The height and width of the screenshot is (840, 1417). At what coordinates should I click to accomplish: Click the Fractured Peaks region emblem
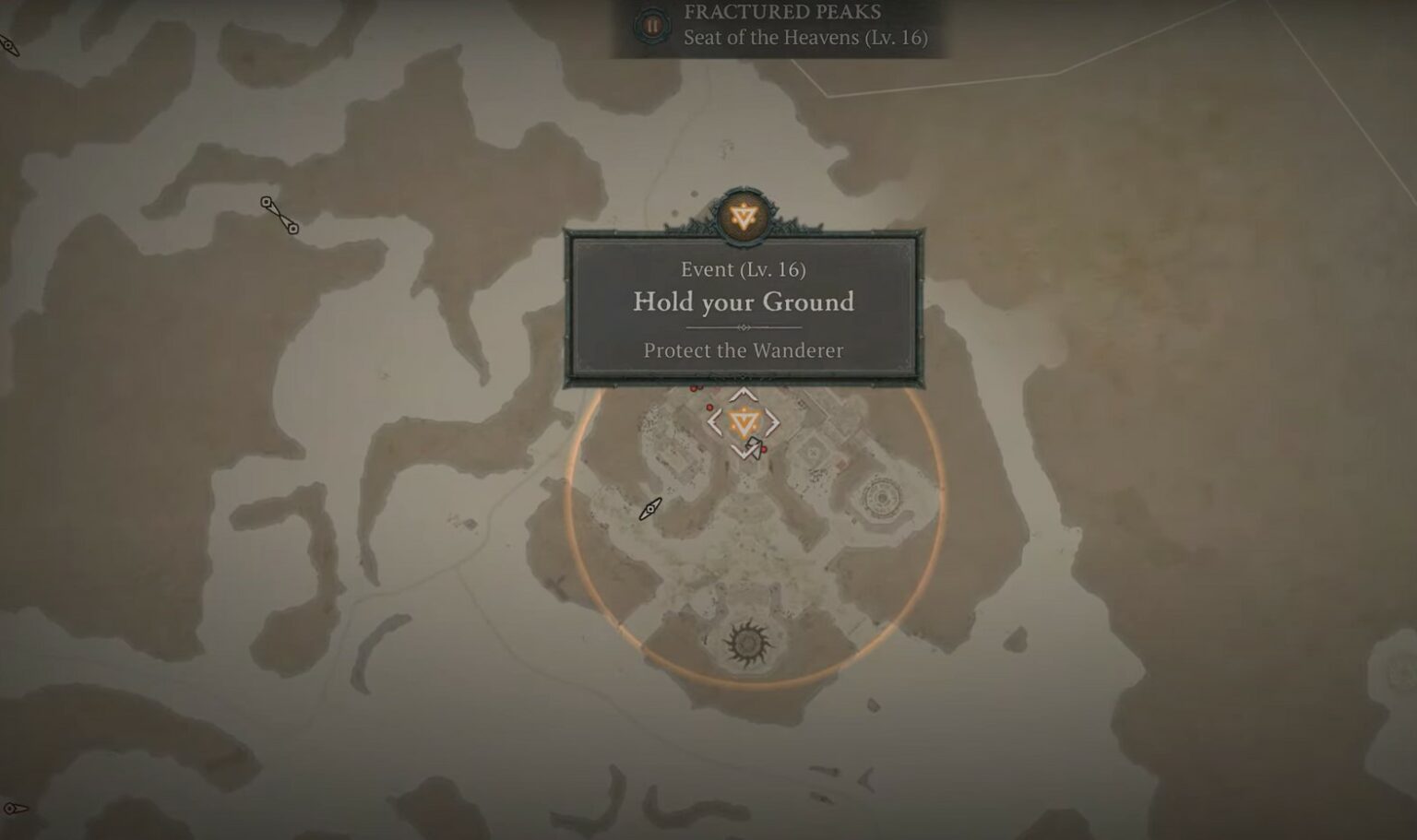pos(652,26)
